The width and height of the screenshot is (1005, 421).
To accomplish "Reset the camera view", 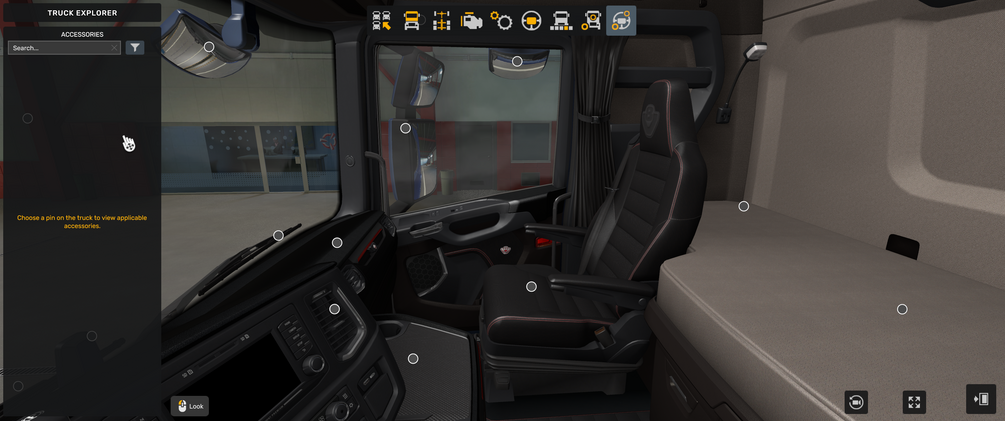I will [x=856, y=402].
